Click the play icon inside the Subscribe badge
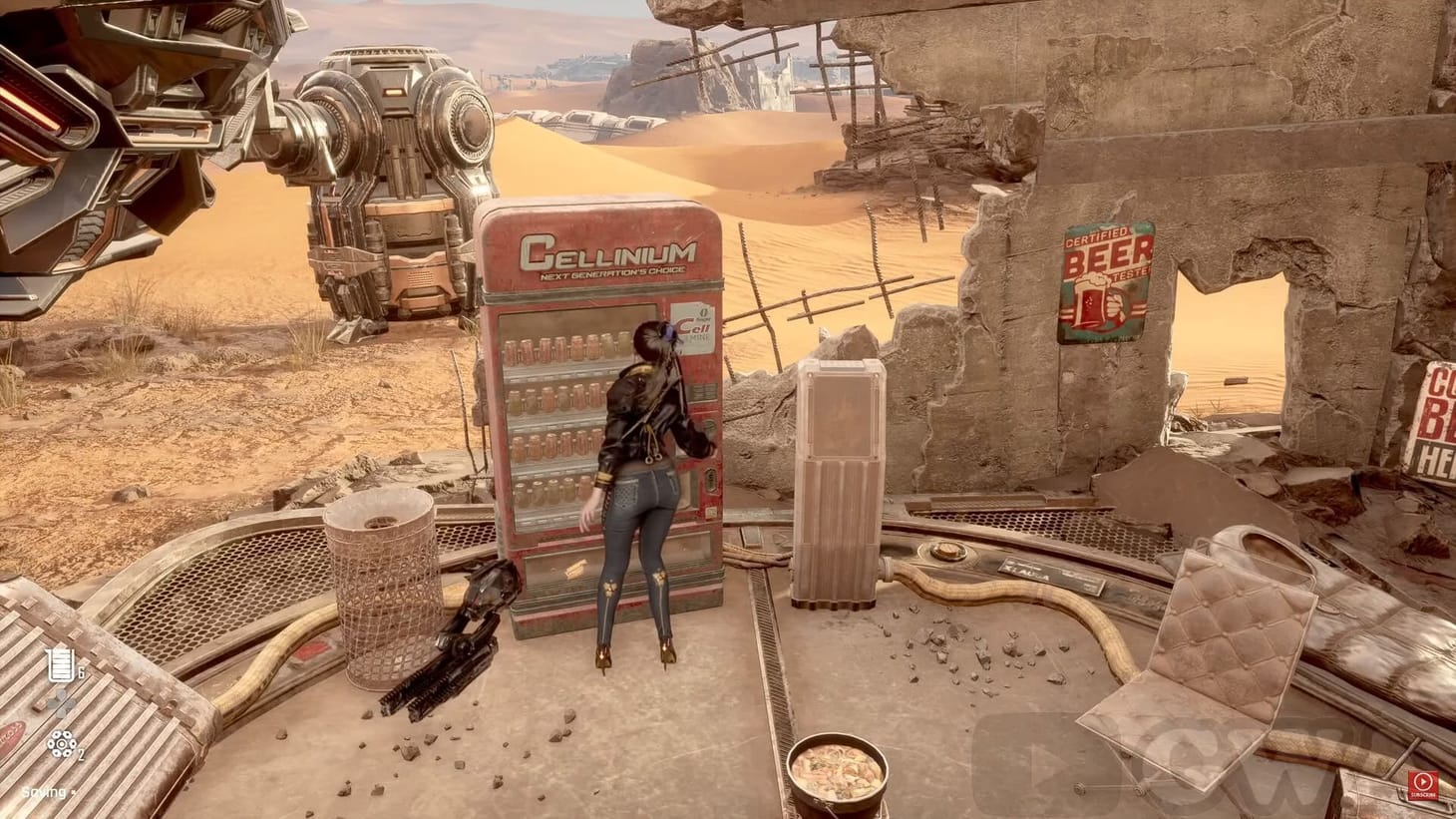 coord(1422,780)
